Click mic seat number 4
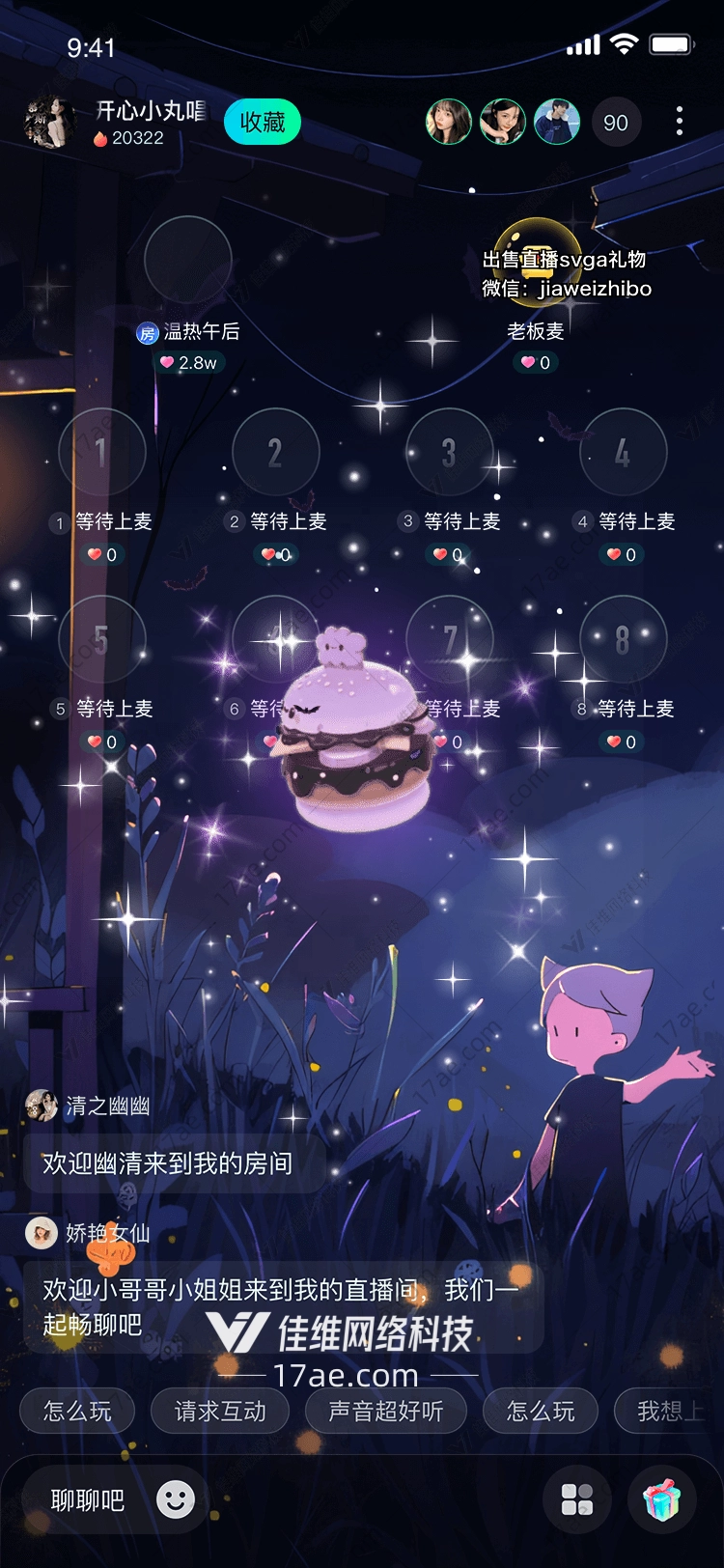 (623, 452)
